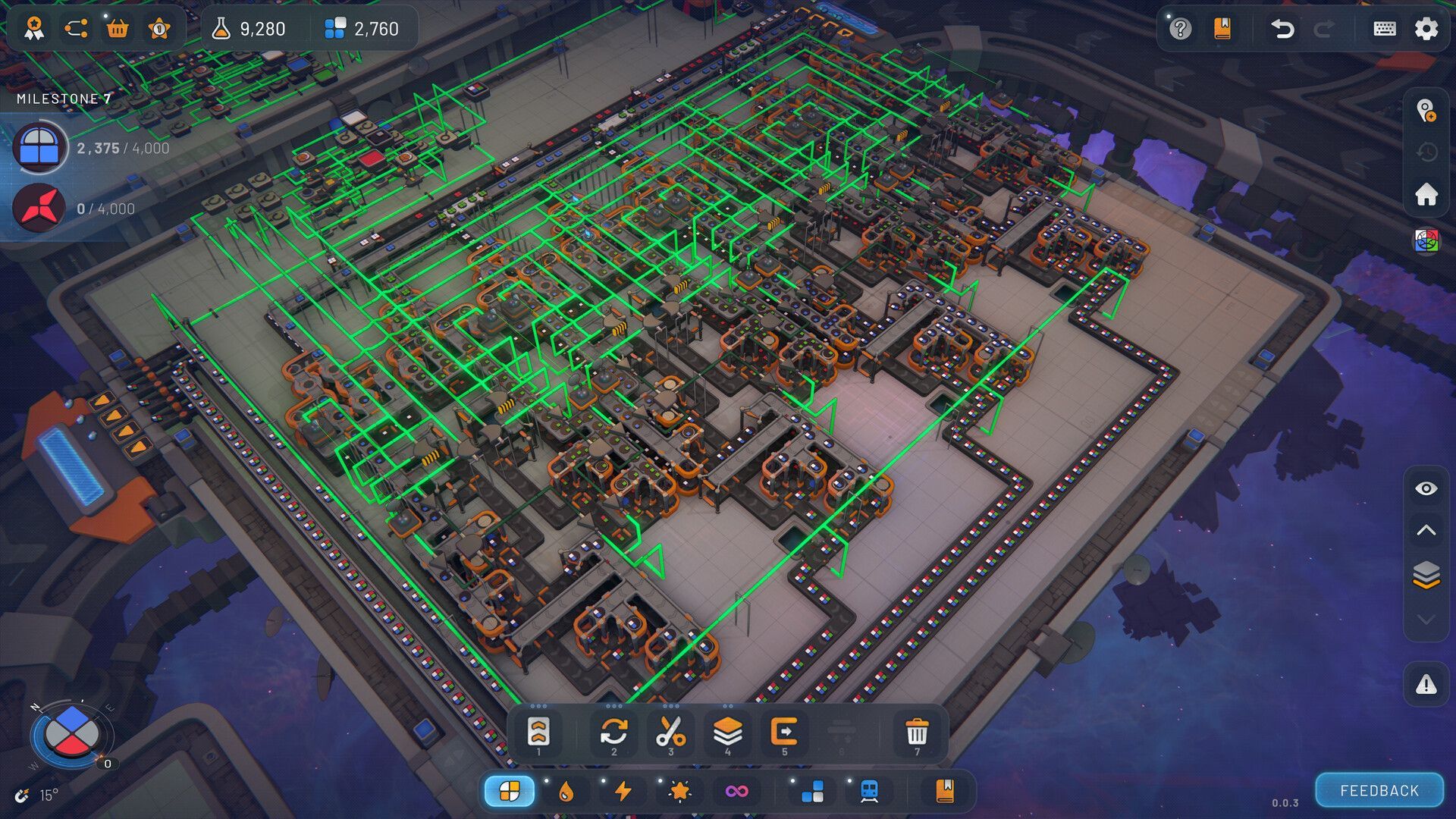The width and height of the screenshot is (1456, 819).
Task: Open the warning triangle alerts
Action: click(x=1426, y=685)
